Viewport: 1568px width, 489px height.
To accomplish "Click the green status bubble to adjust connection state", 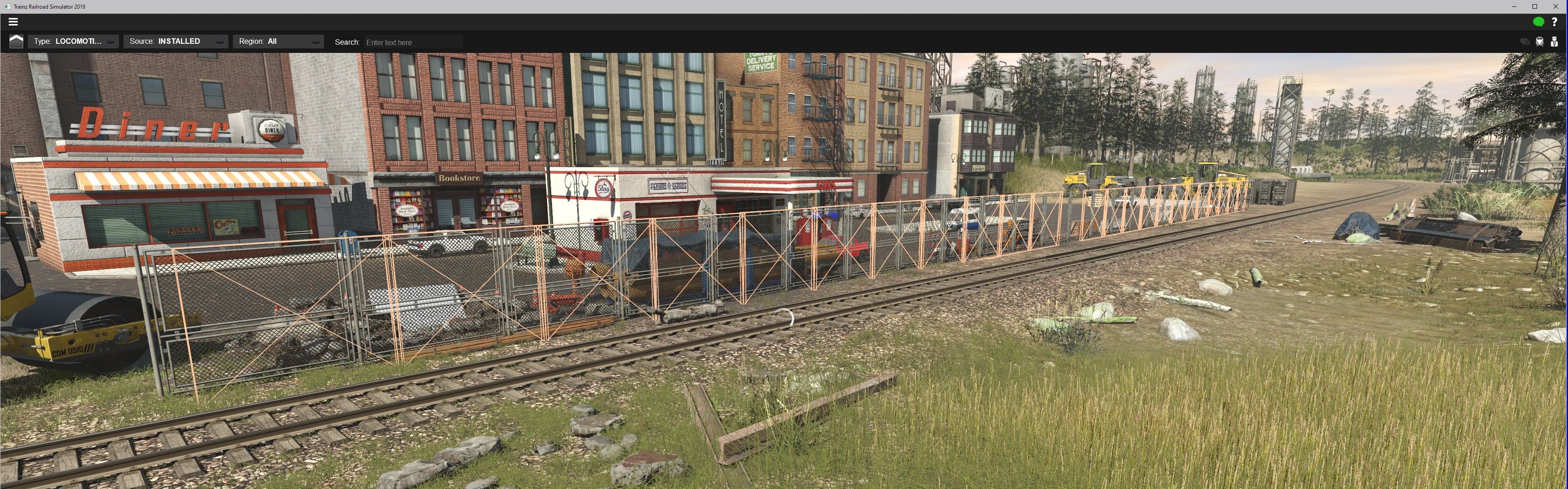I will click(x=1539, y=21).
